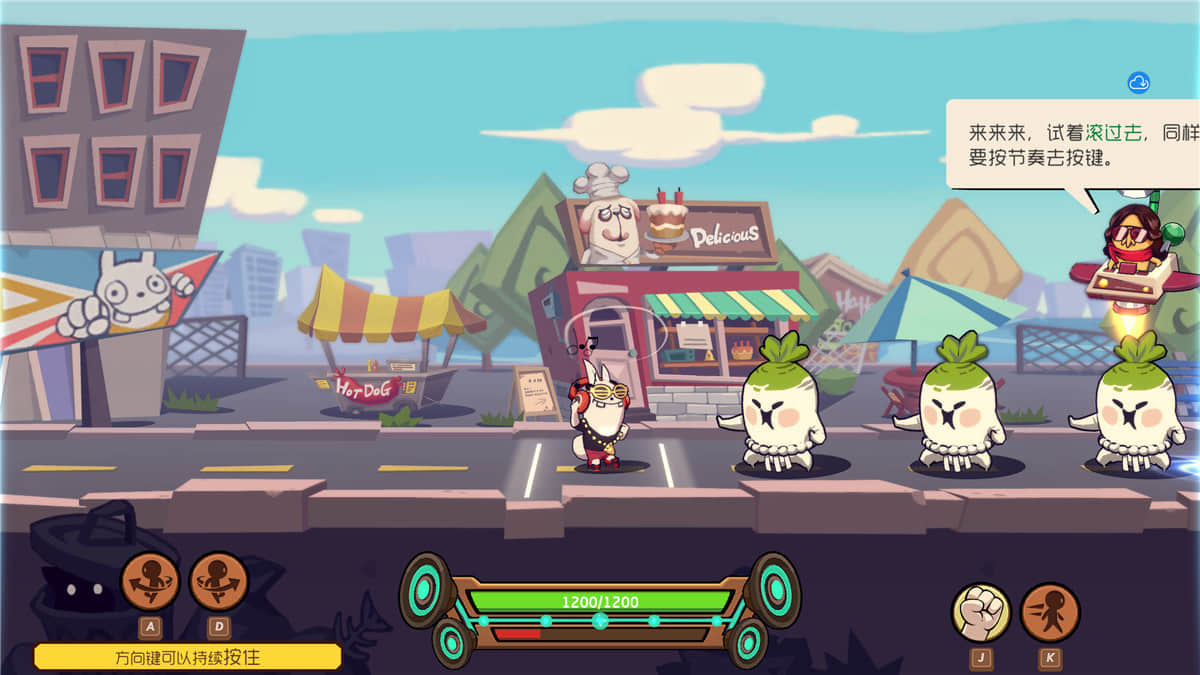Activate the roll dash skill icon
The image size is (1200, 675).
(x=1050, y=612)
